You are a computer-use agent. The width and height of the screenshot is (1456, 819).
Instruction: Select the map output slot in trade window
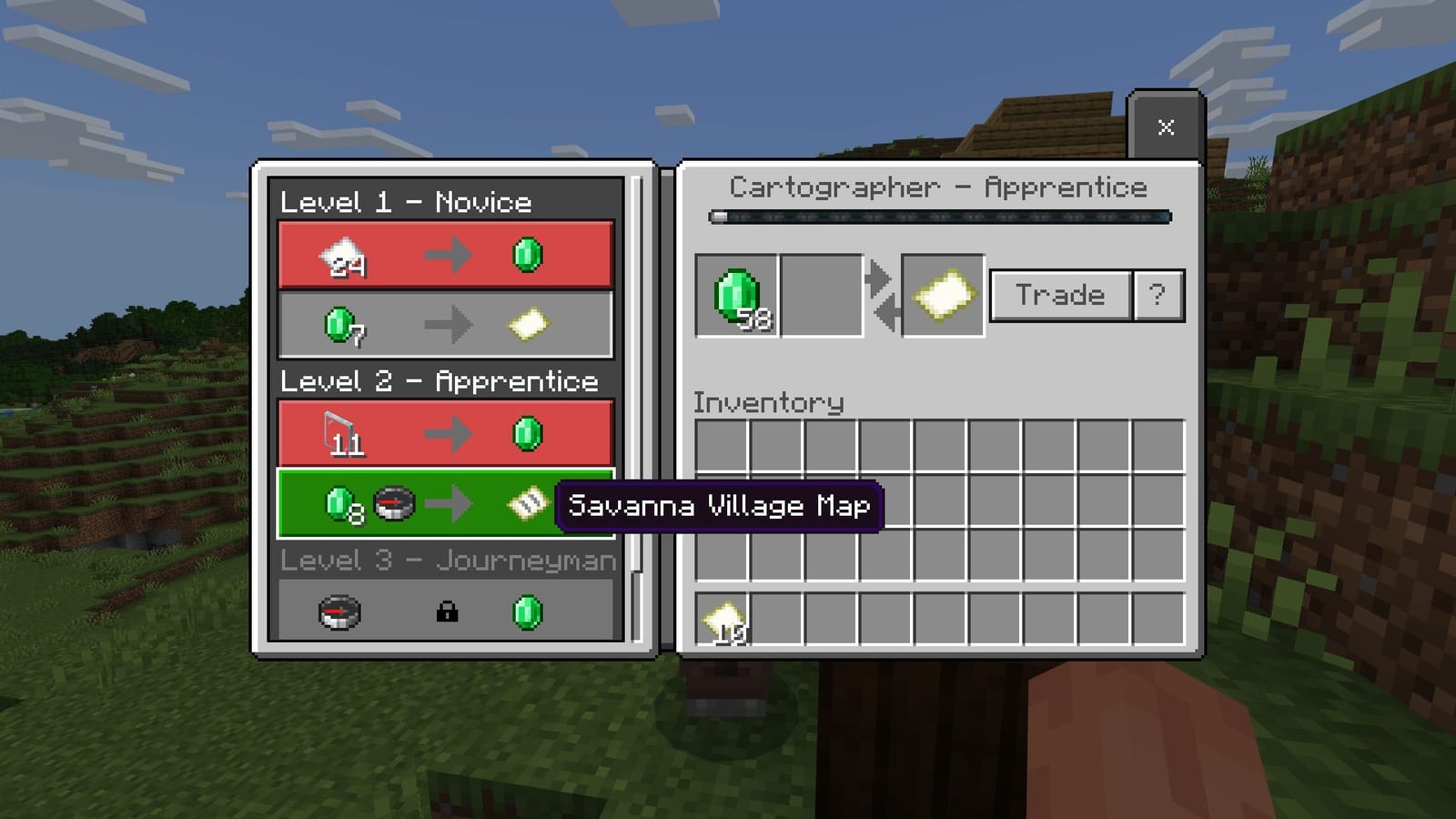coord(942,295)
